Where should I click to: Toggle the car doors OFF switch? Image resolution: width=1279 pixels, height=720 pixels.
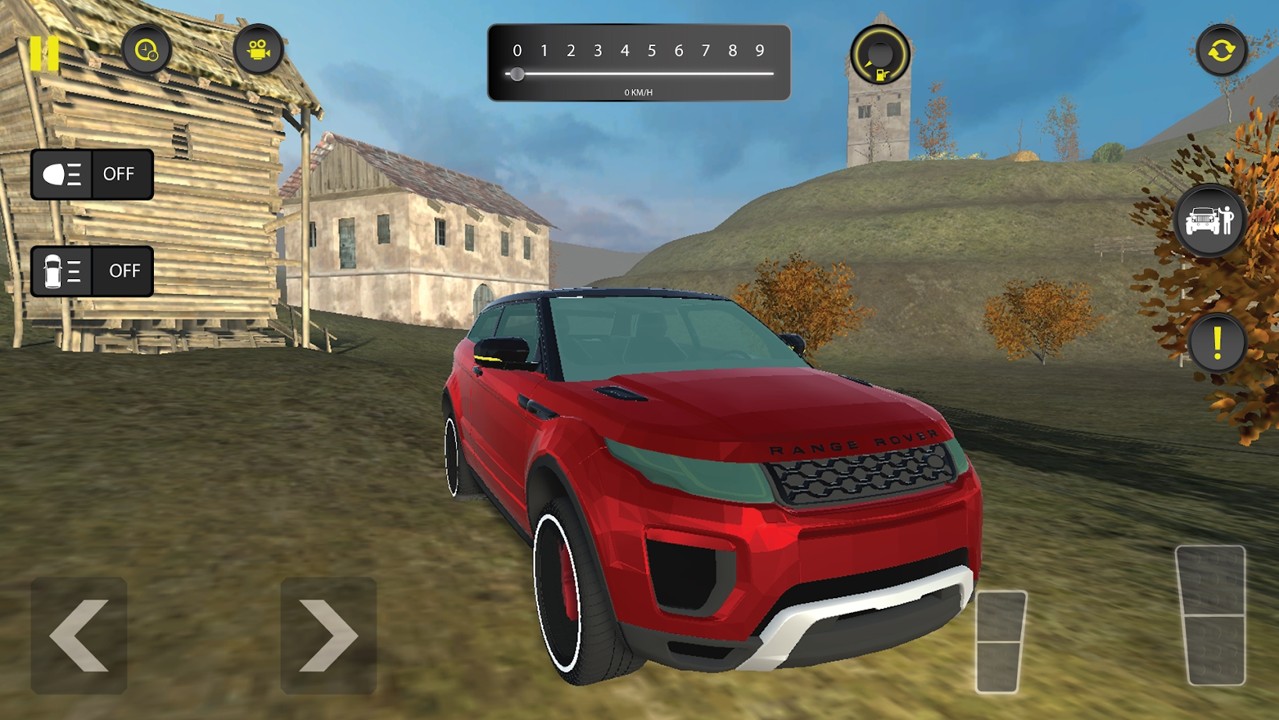coord(92,271)
